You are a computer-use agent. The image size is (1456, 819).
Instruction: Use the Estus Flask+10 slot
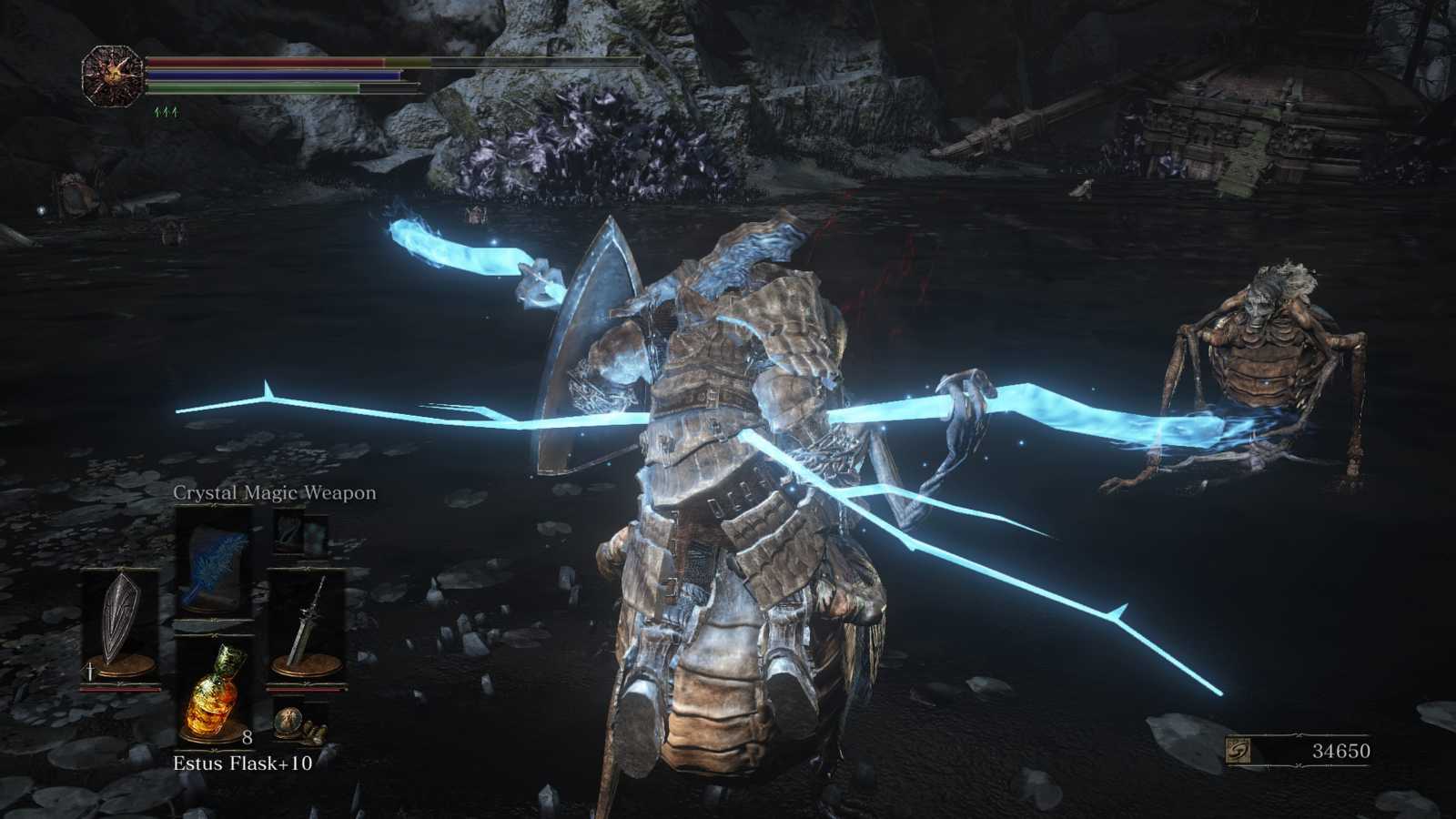[214, 689]
